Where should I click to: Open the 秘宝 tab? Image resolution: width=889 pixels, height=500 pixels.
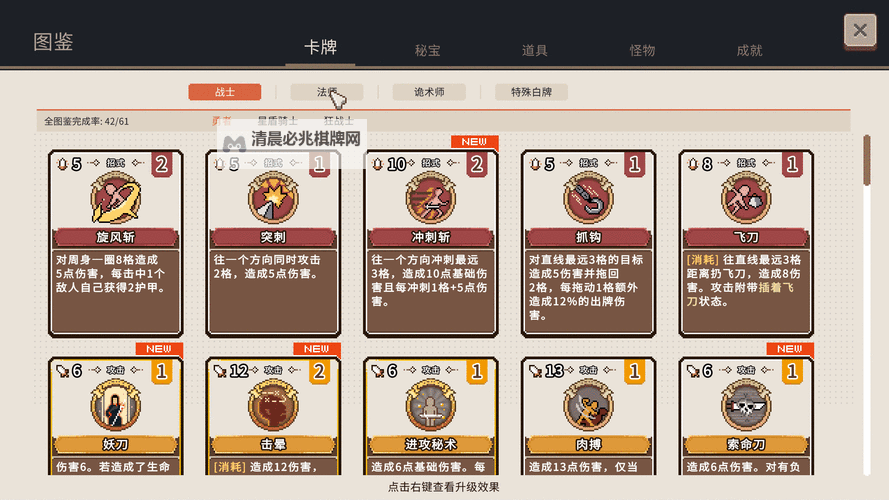pyautogui.click(x=428, y=51)
